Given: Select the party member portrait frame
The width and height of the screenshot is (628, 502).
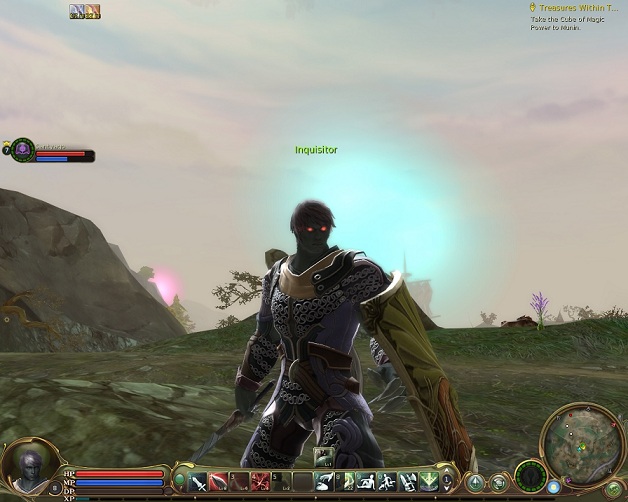Looking at the screenshot, I should tap(22, 148).
